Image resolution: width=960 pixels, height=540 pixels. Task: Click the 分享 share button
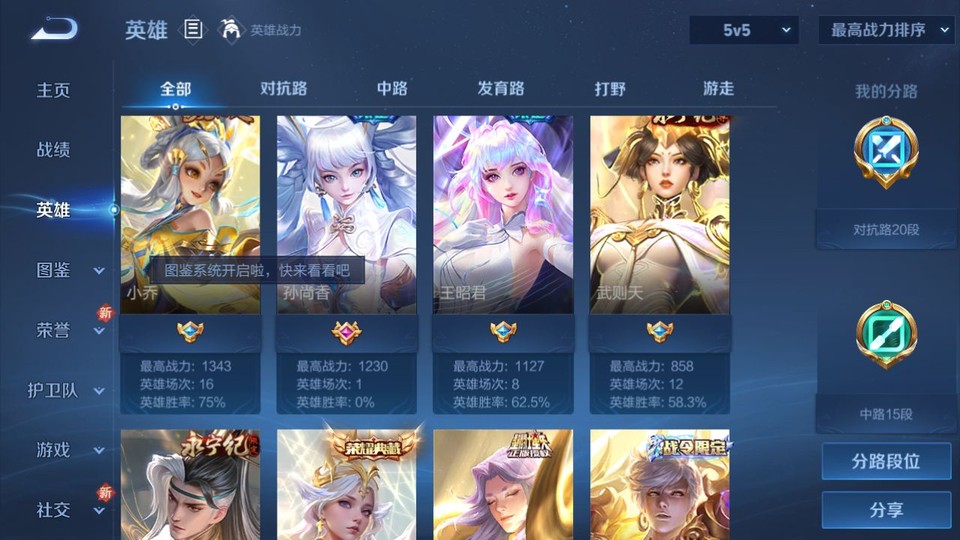coord(886,510)
